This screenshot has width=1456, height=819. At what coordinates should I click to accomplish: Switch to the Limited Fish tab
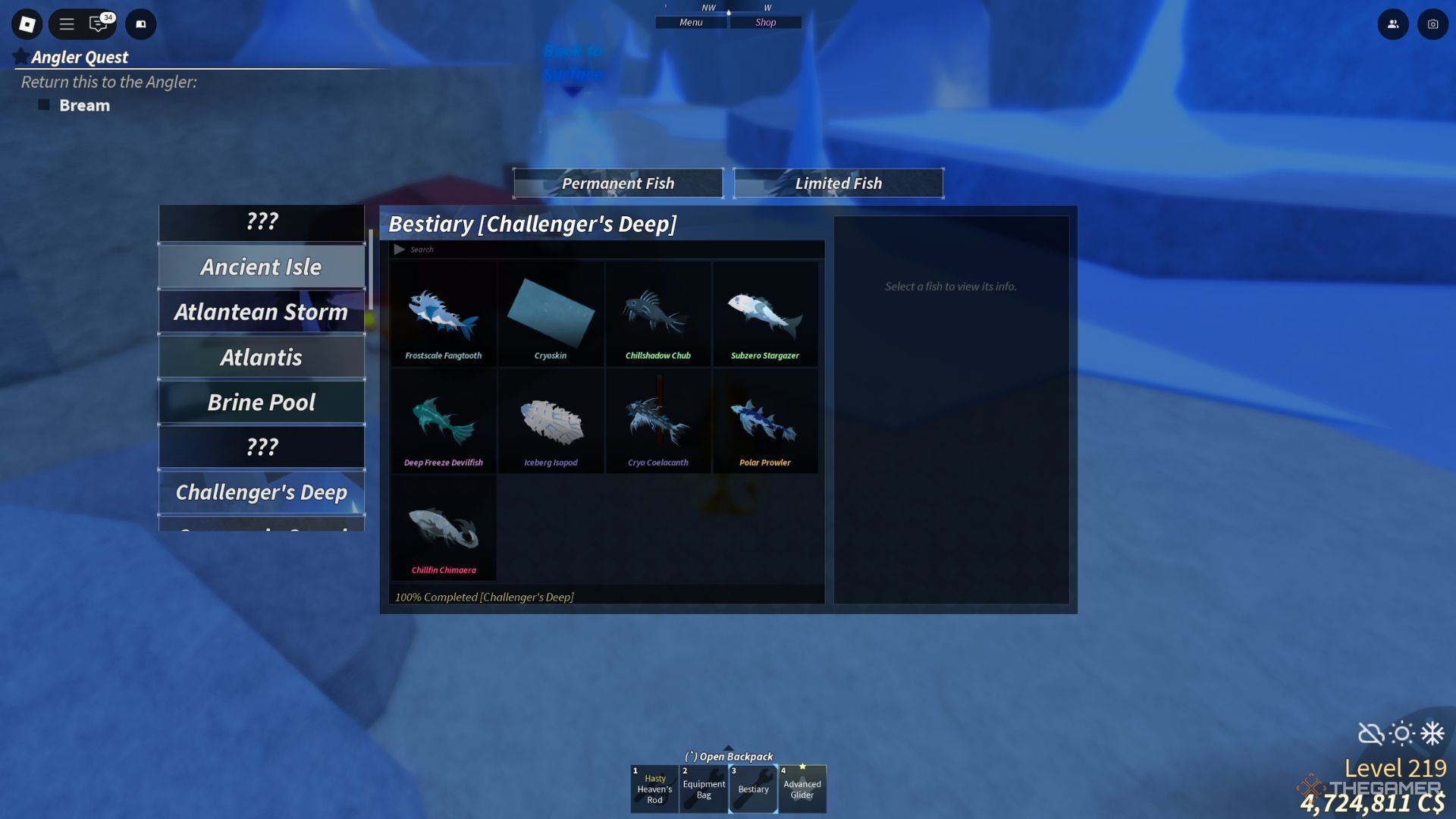[x=838, y=183]
